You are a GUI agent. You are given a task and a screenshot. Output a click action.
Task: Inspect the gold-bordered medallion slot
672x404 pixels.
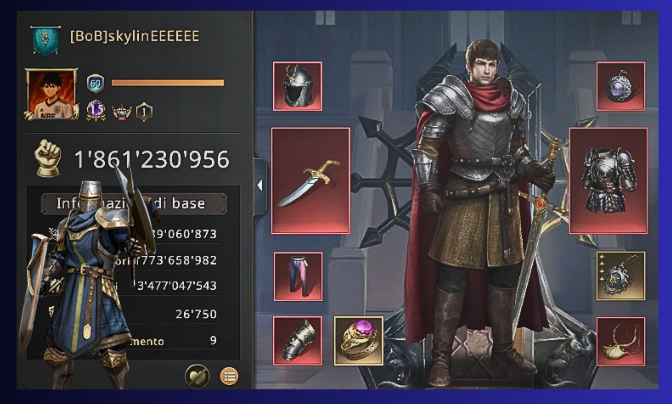(x=620, y=276)
